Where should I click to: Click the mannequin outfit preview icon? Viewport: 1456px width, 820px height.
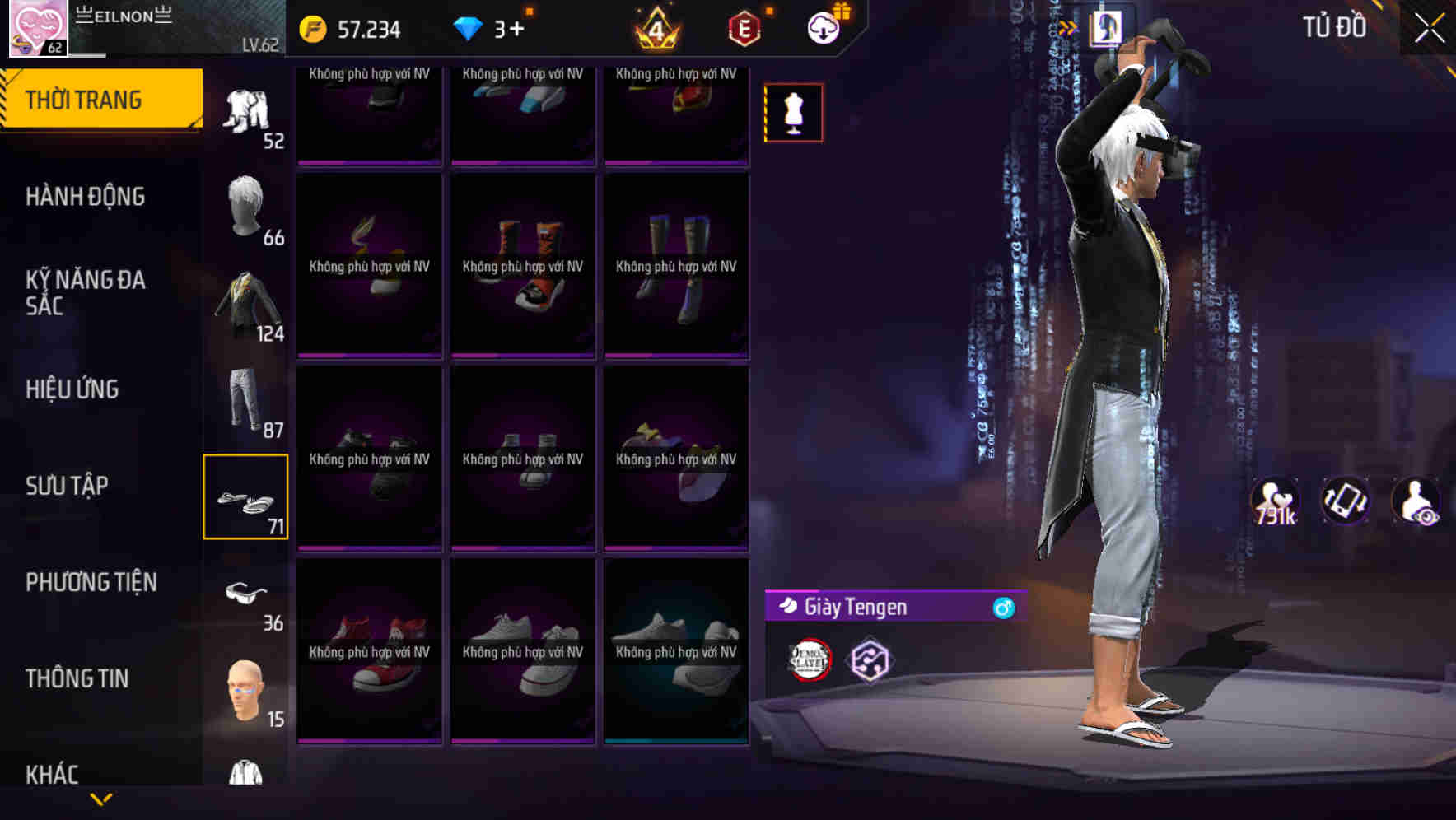(x=793, y=112)
